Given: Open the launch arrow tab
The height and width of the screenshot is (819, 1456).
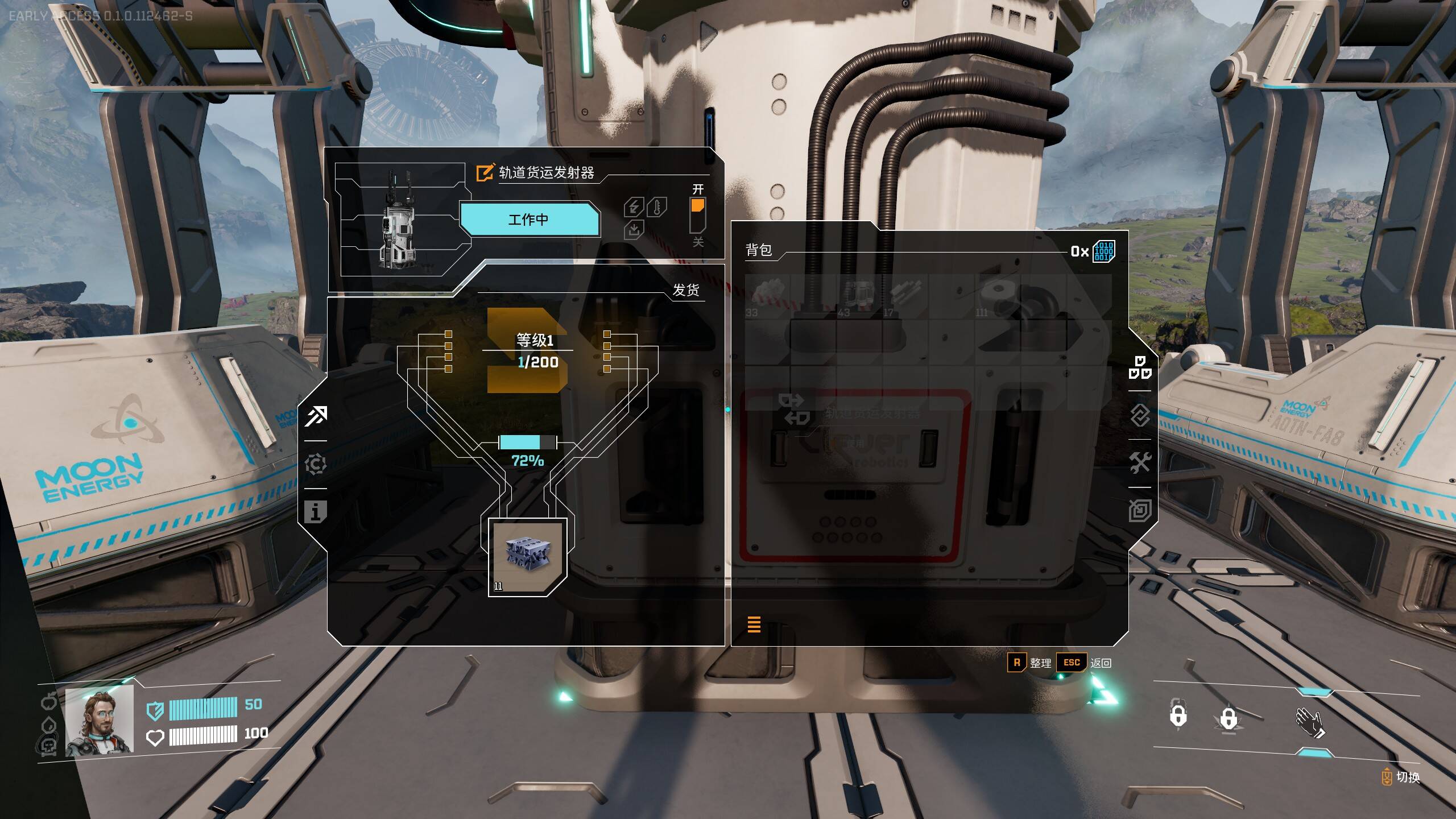Looking at the screenshot, I should coord(316,416).
